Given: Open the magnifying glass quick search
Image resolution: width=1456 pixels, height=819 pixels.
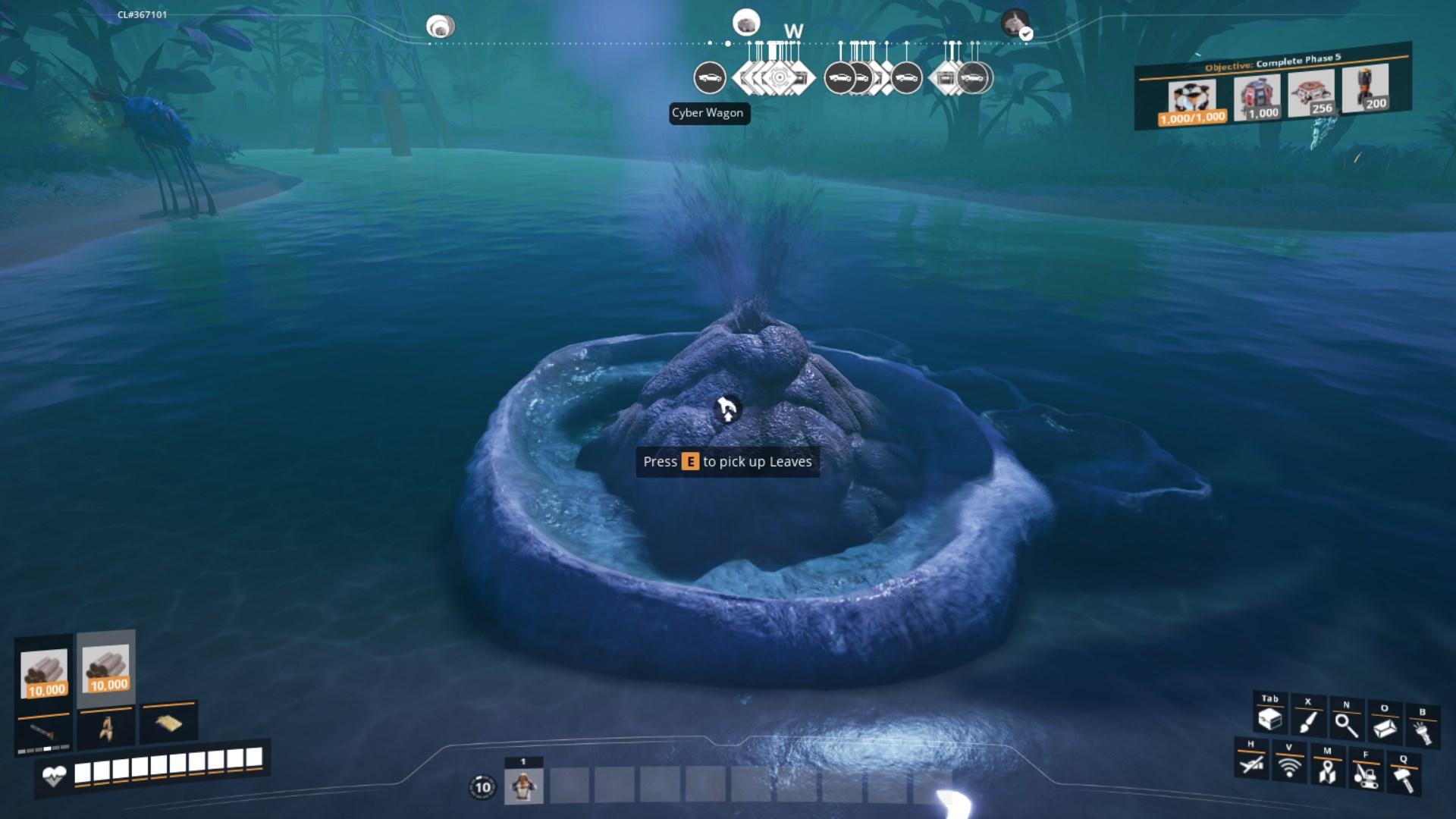Looking at the screenshot, I should click(x=1346, y=724).
